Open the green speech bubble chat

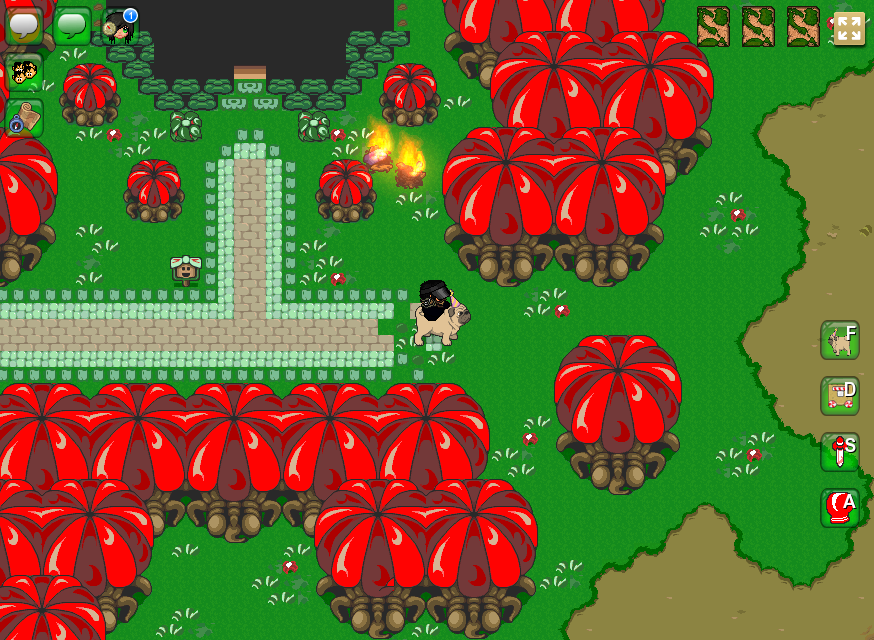(x=72, y=25)
